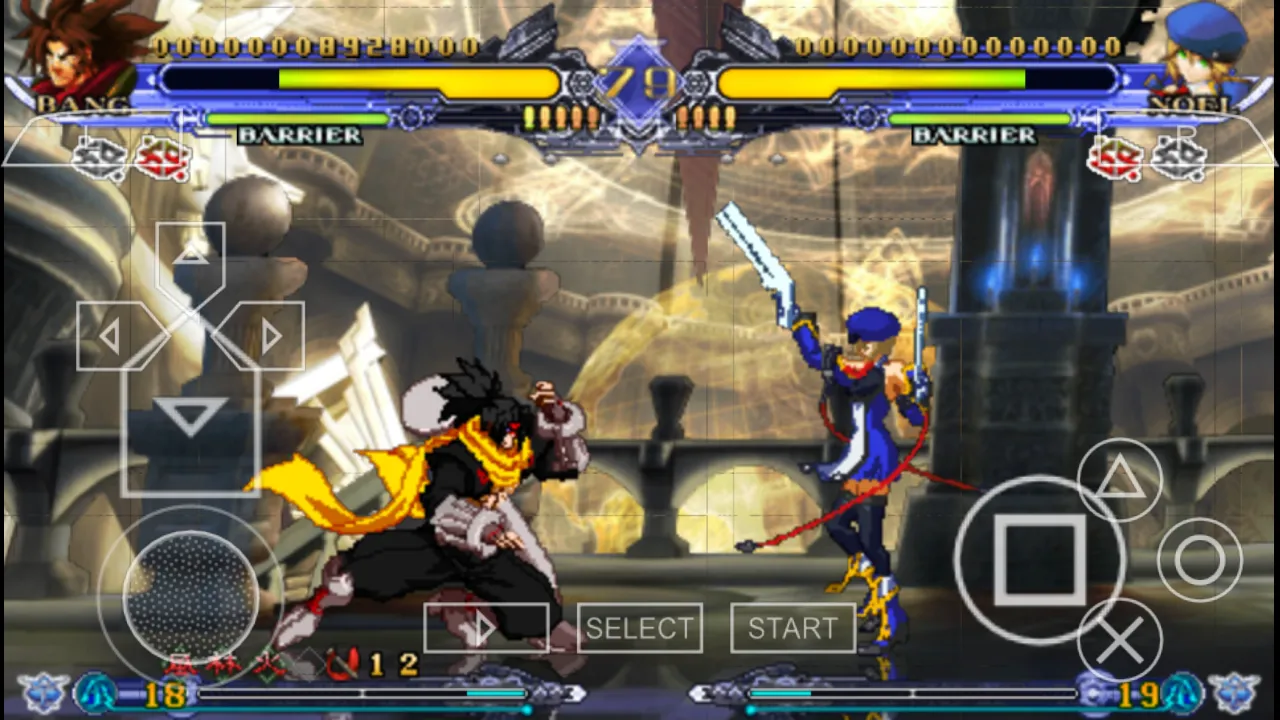Tap the D-pad left arrow

point(110,337)
